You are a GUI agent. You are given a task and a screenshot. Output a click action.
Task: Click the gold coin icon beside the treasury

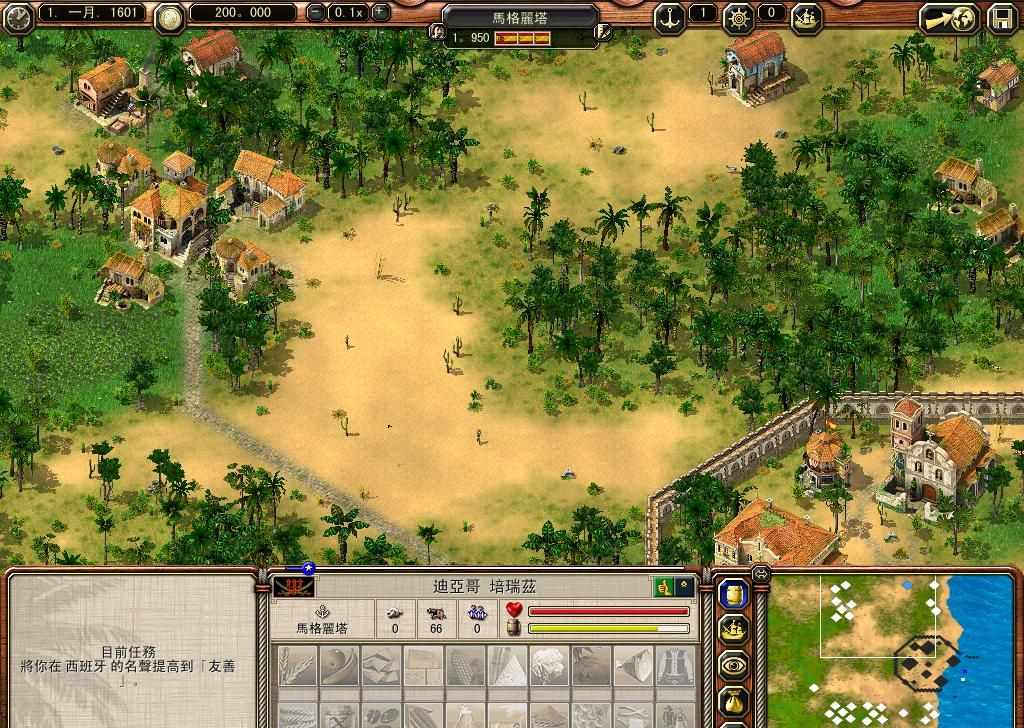click(169, 15)
